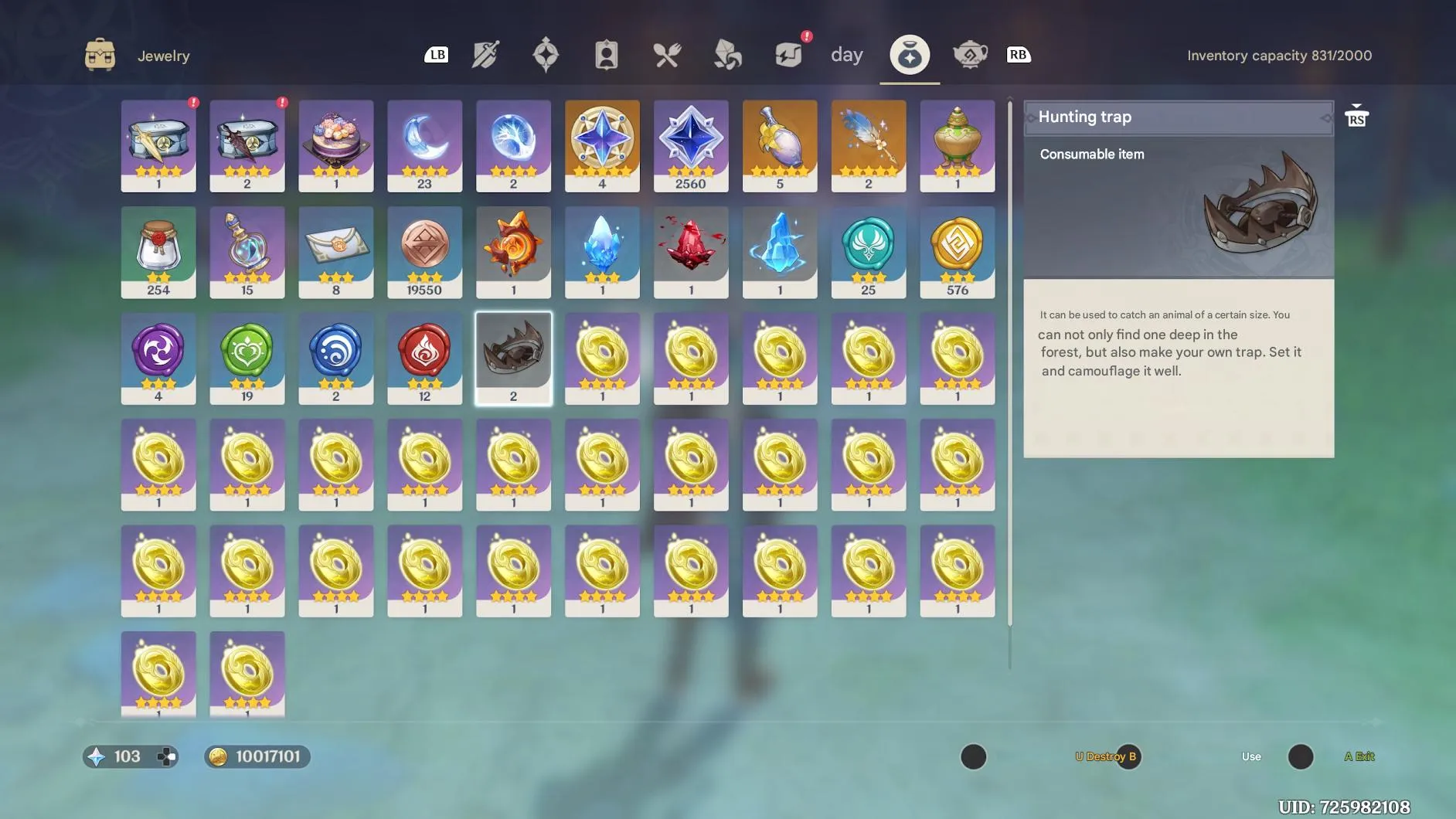Expand the Mora counter showing 10017101
This screenshot has width=1456, height=819.
257,756
